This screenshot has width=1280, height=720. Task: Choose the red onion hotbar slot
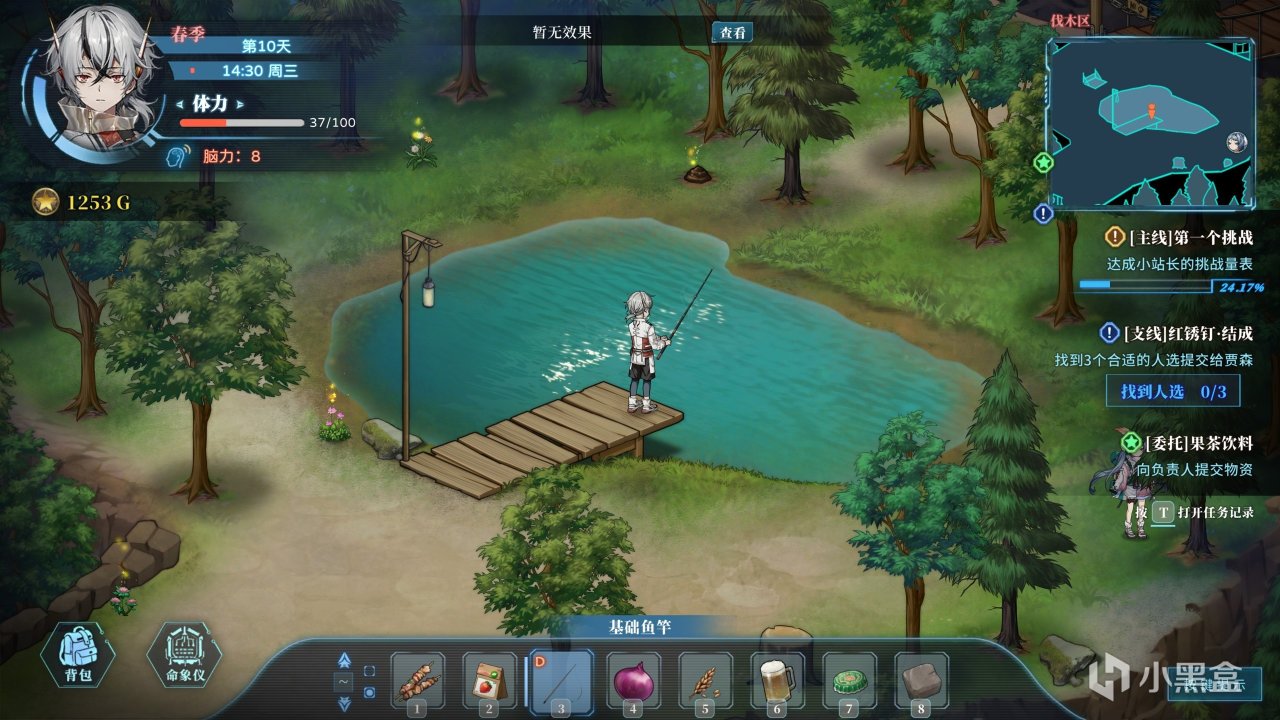point(633,681)
